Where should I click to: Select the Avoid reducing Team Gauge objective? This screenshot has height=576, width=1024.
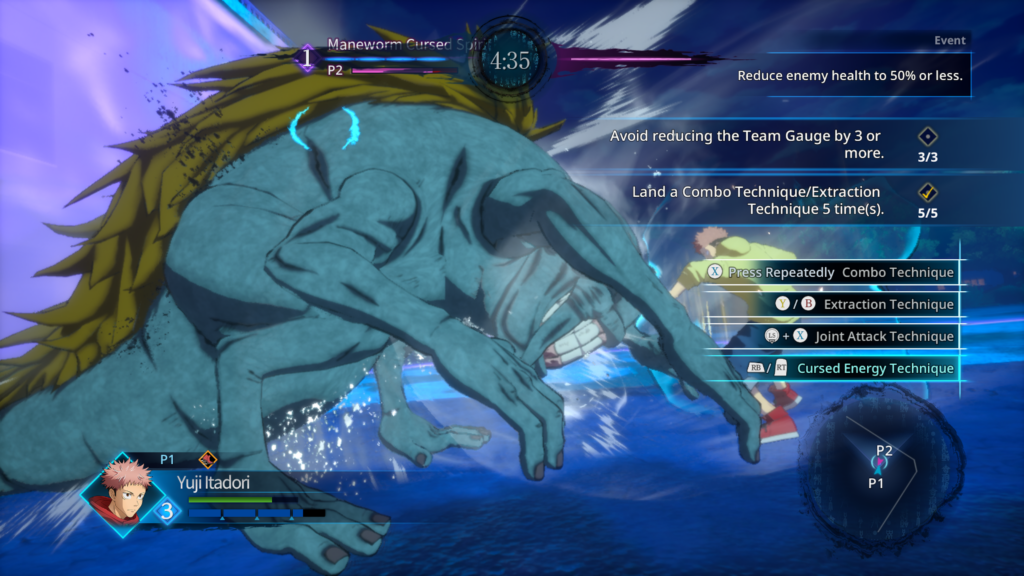pyautogui.click(x=747, y=144)
